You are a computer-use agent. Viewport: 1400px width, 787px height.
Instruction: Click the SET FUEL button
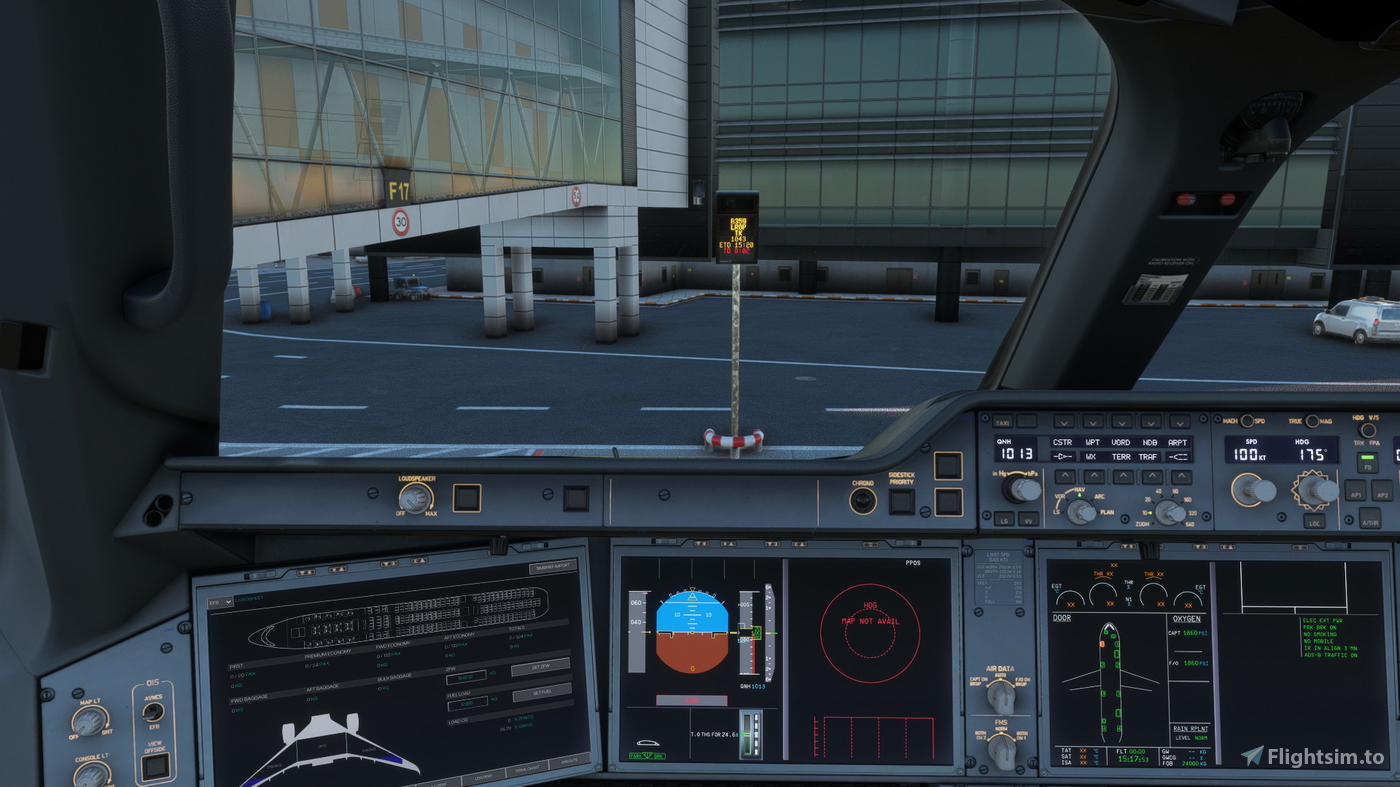[542, 692]
